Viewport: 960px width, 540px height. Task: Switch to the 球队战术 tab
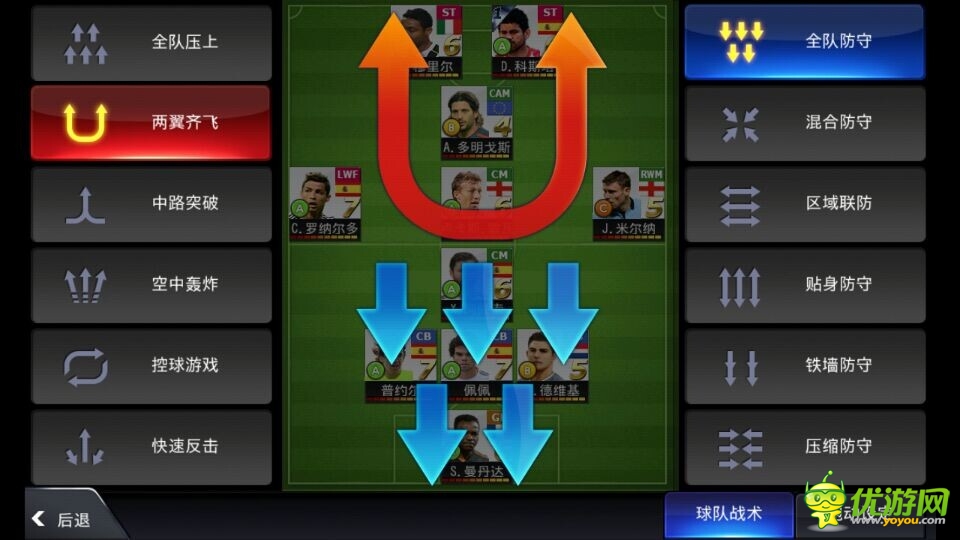tap(729, 513)
